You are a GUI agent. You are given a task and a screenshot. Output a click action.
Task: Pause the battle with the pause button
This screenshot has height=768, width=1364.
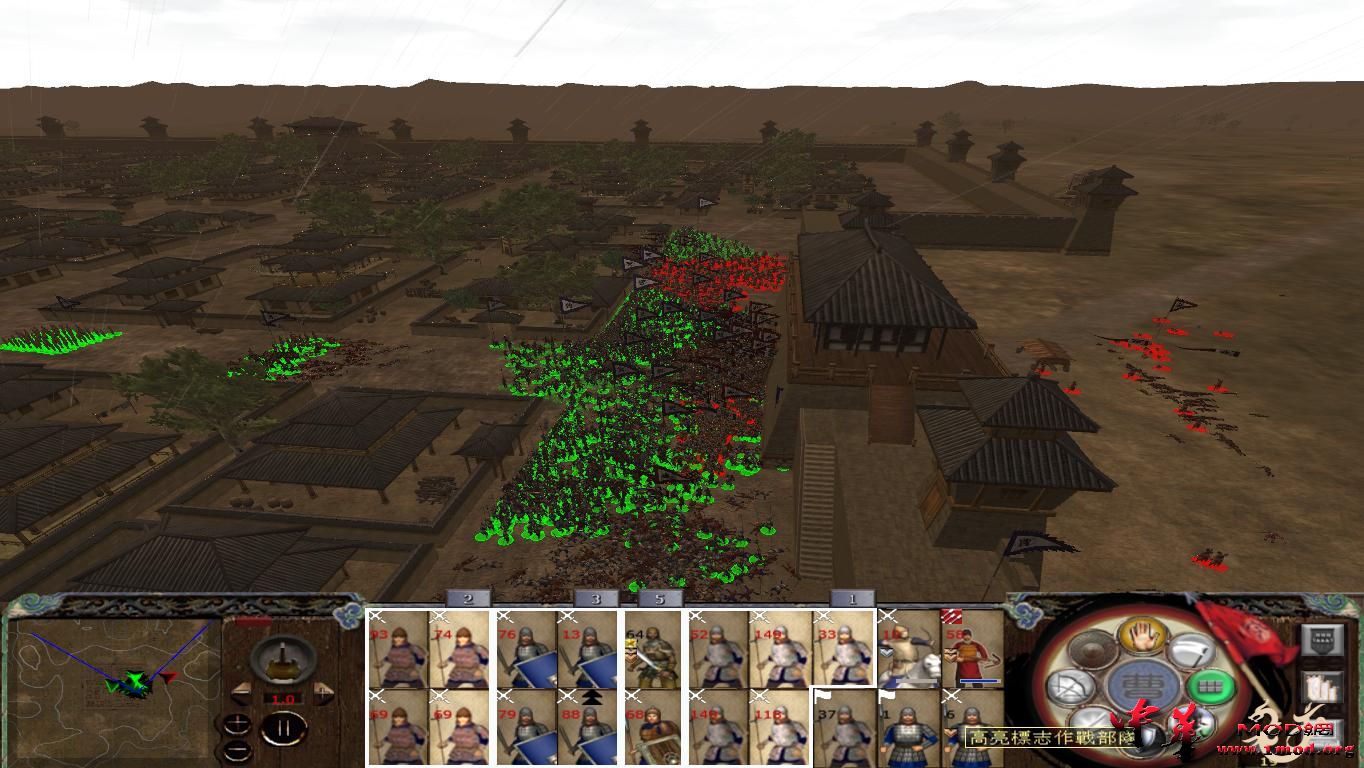click(283, 727)
